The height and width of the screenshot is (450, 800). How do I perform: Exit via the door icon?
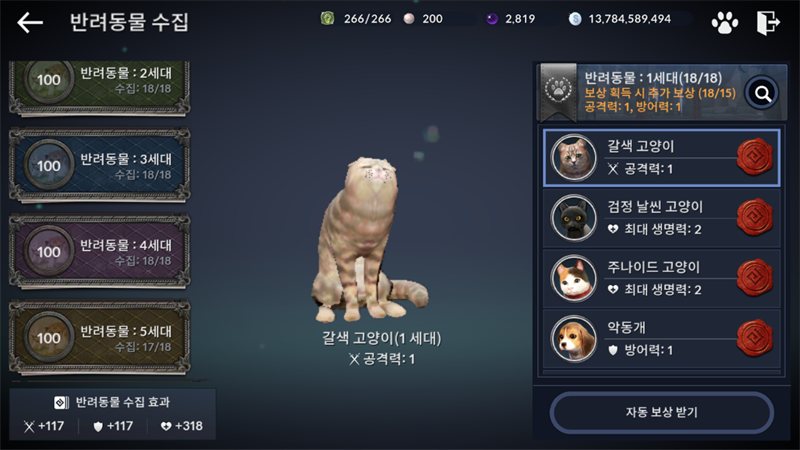[768, 22]
